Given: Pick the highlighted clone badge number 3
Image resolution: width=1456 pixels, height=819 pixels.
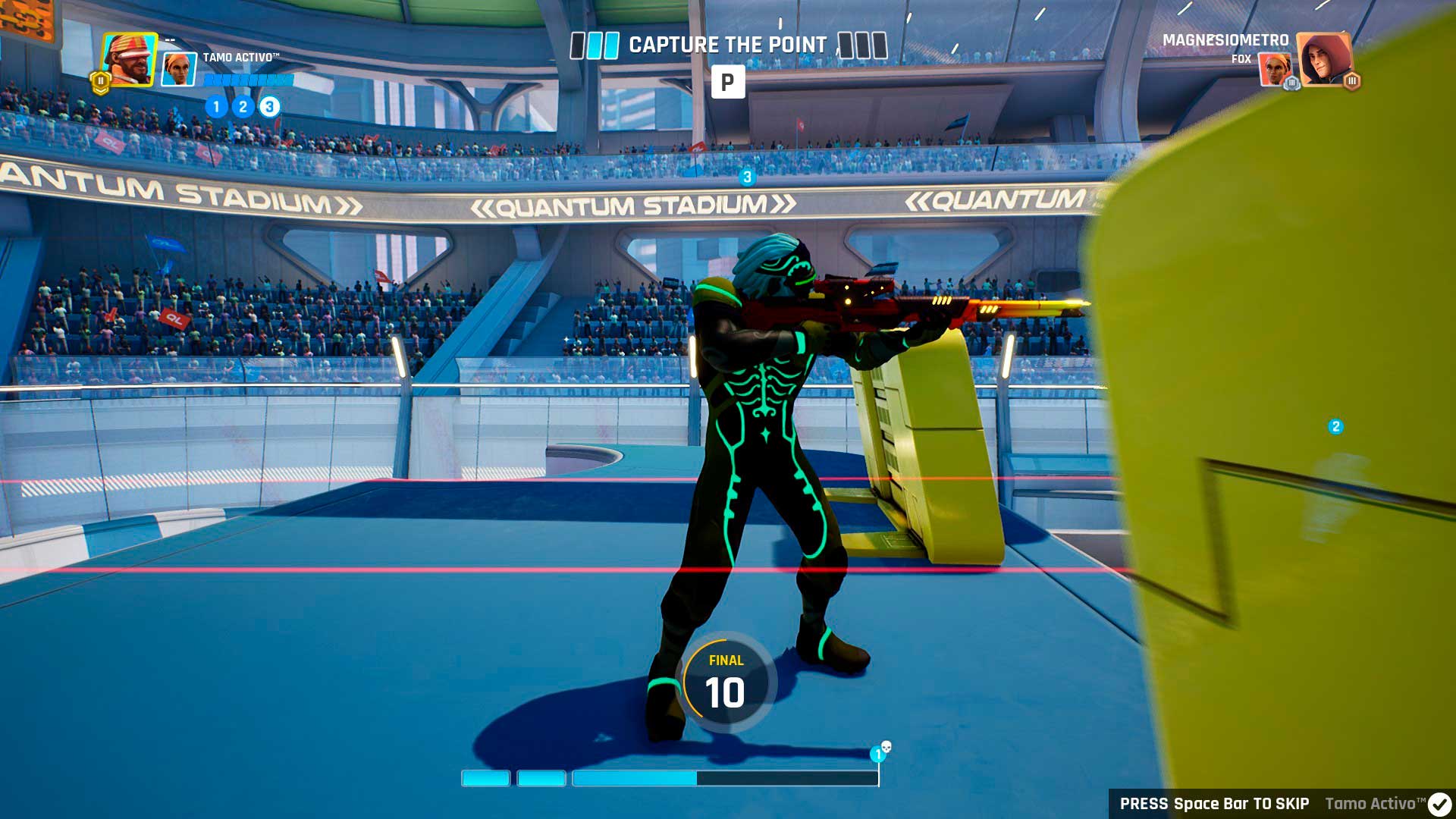Looking at the screenshot, I should 269,107.
